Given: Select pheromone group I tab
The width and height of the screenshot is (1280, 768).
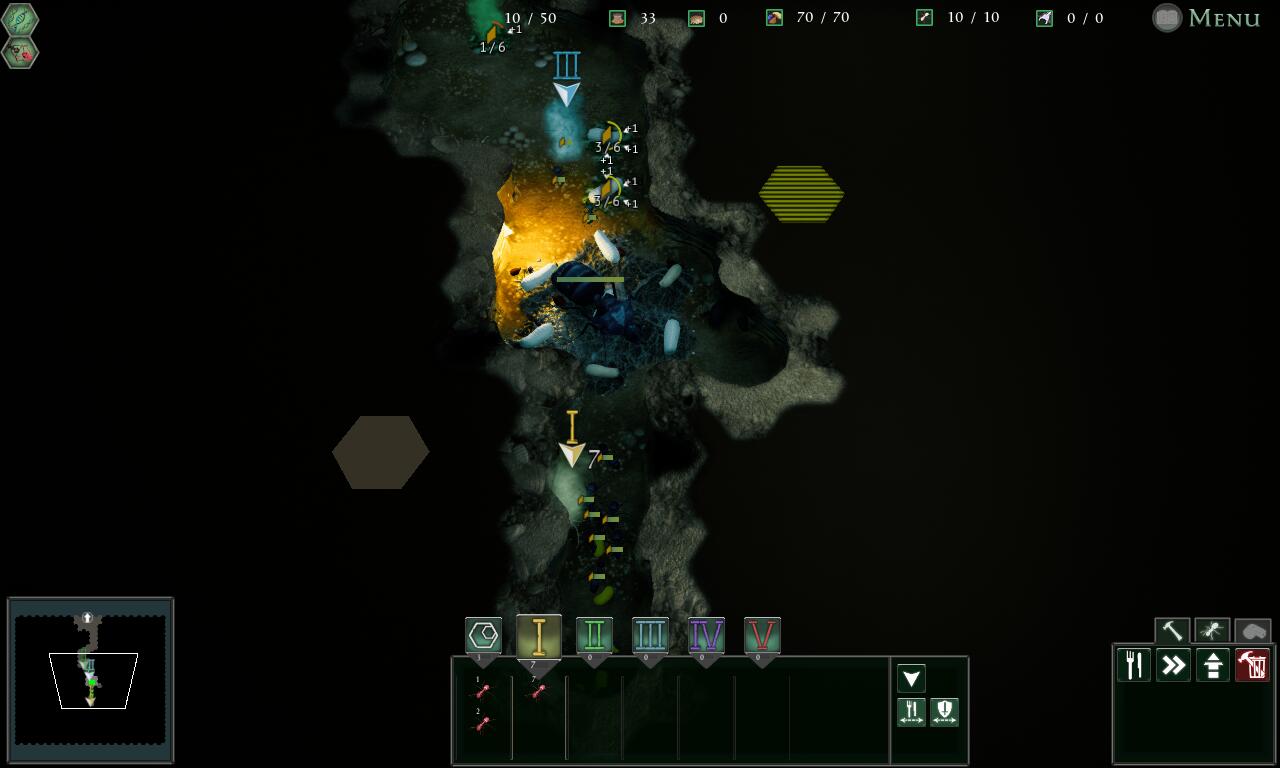Looking at the screenshot, I should [539, 637].
